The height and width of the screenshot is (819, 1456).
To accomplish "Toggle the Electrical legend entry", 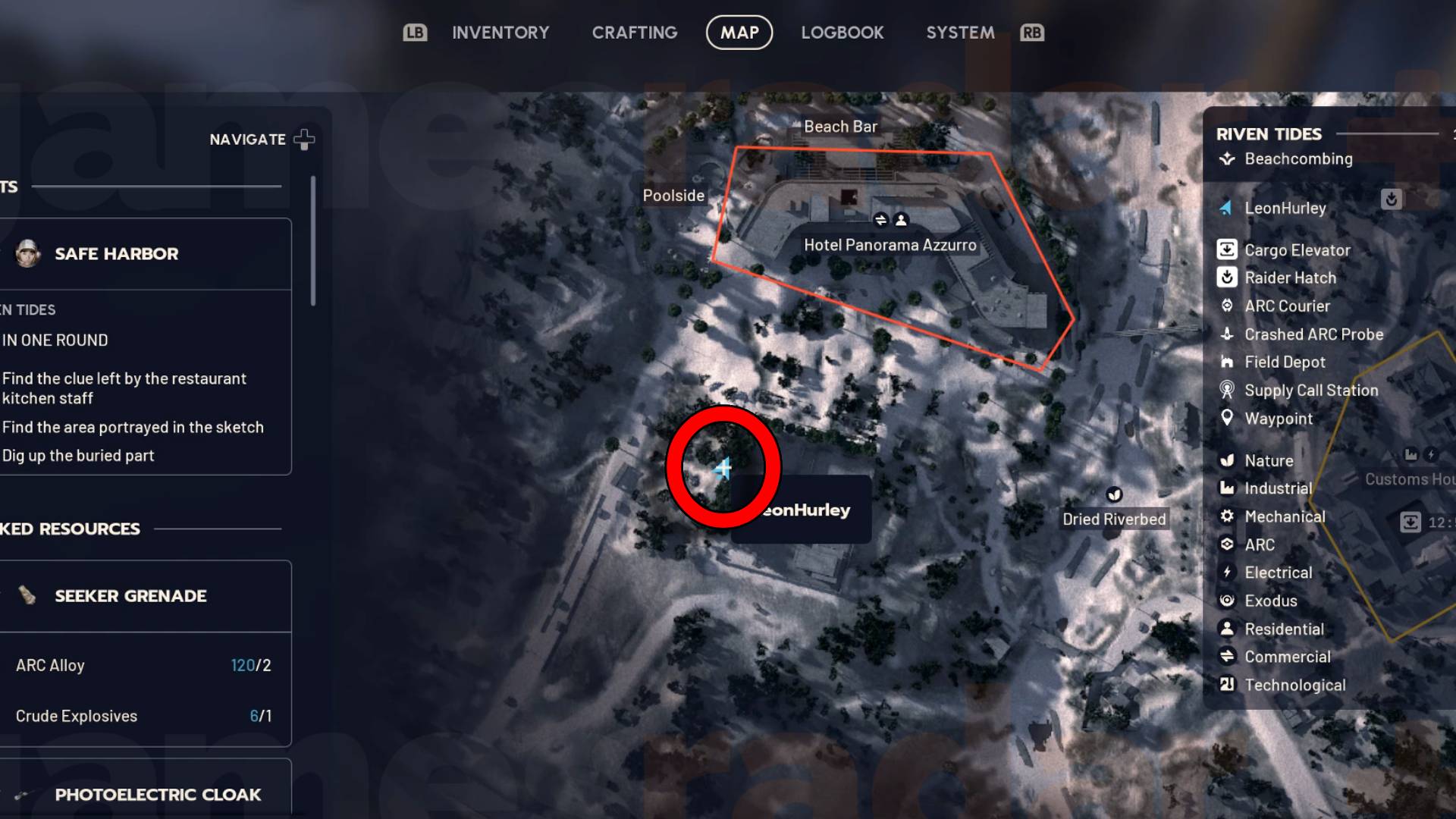I will (x=1228, y=572).
